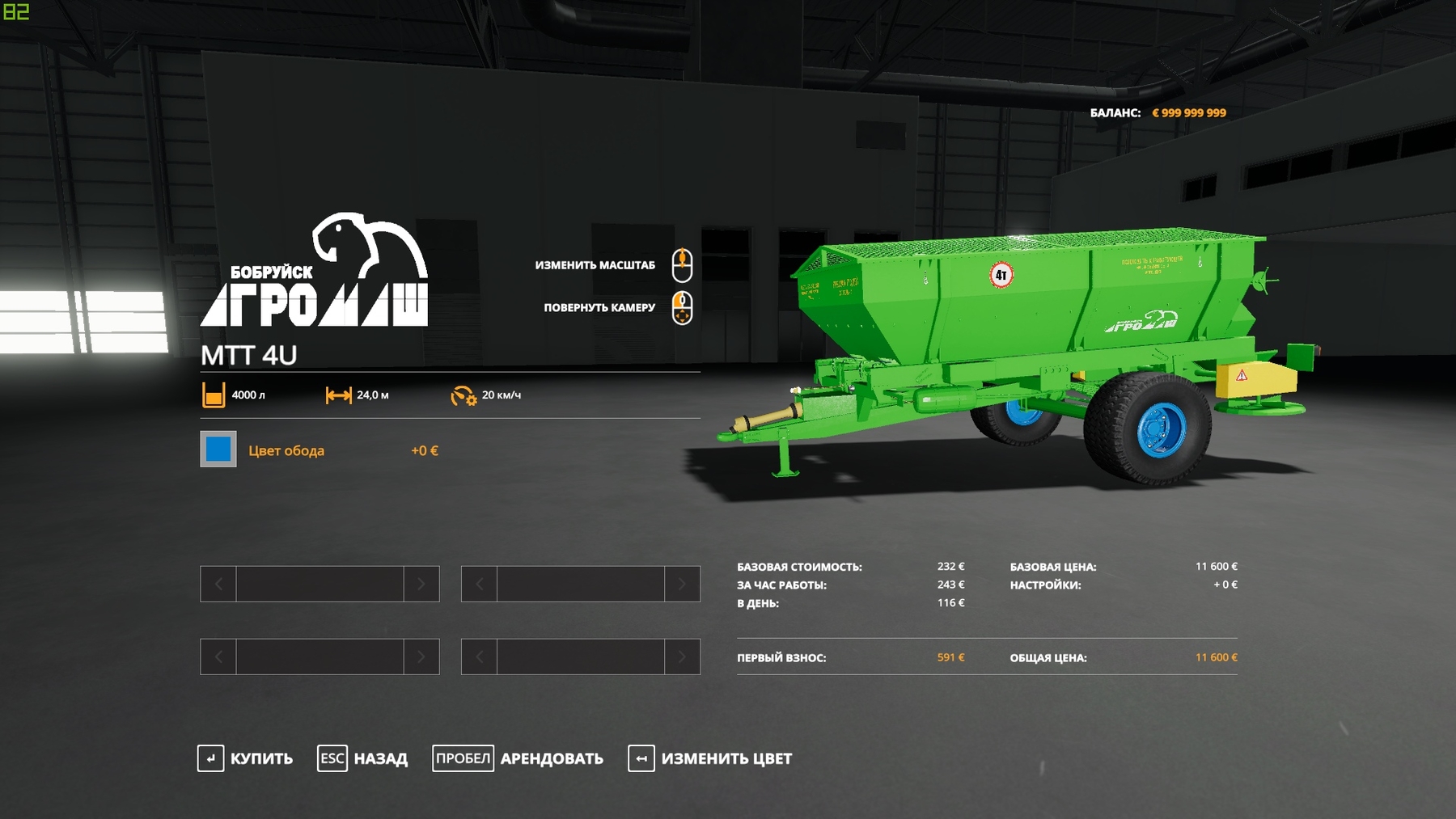Lease the spreader via Арендовать
Screen dimensions: 1456x819
coord(518,758)
